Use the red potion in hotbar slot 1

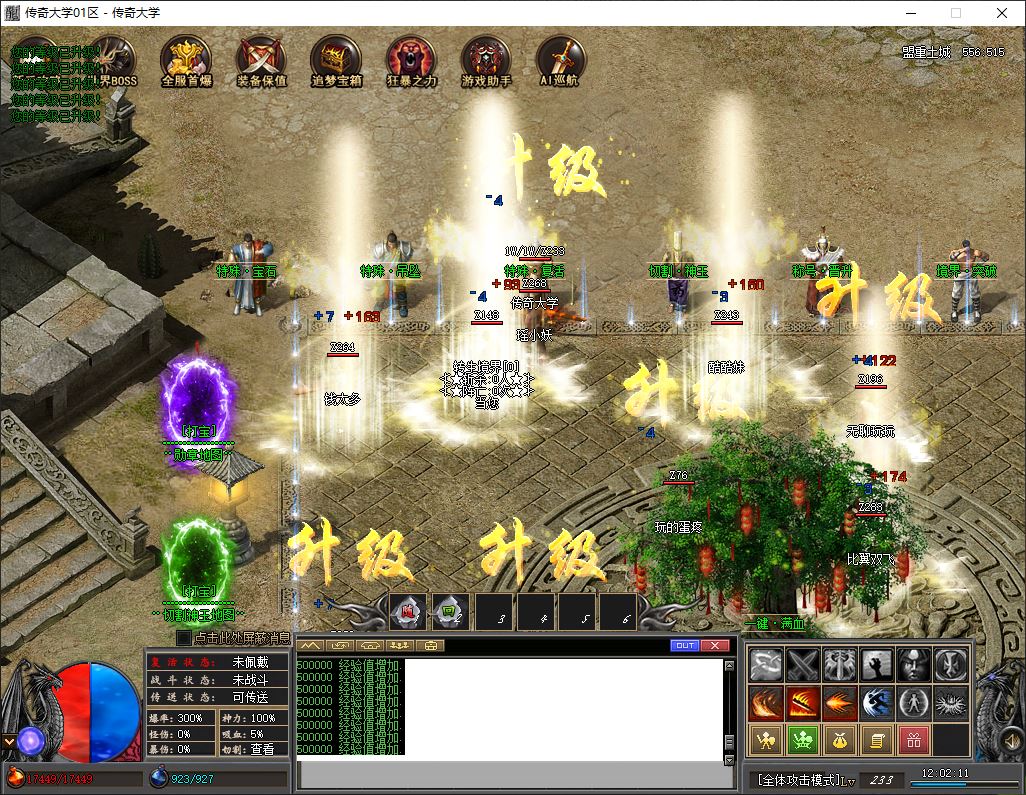click(407, 610)
